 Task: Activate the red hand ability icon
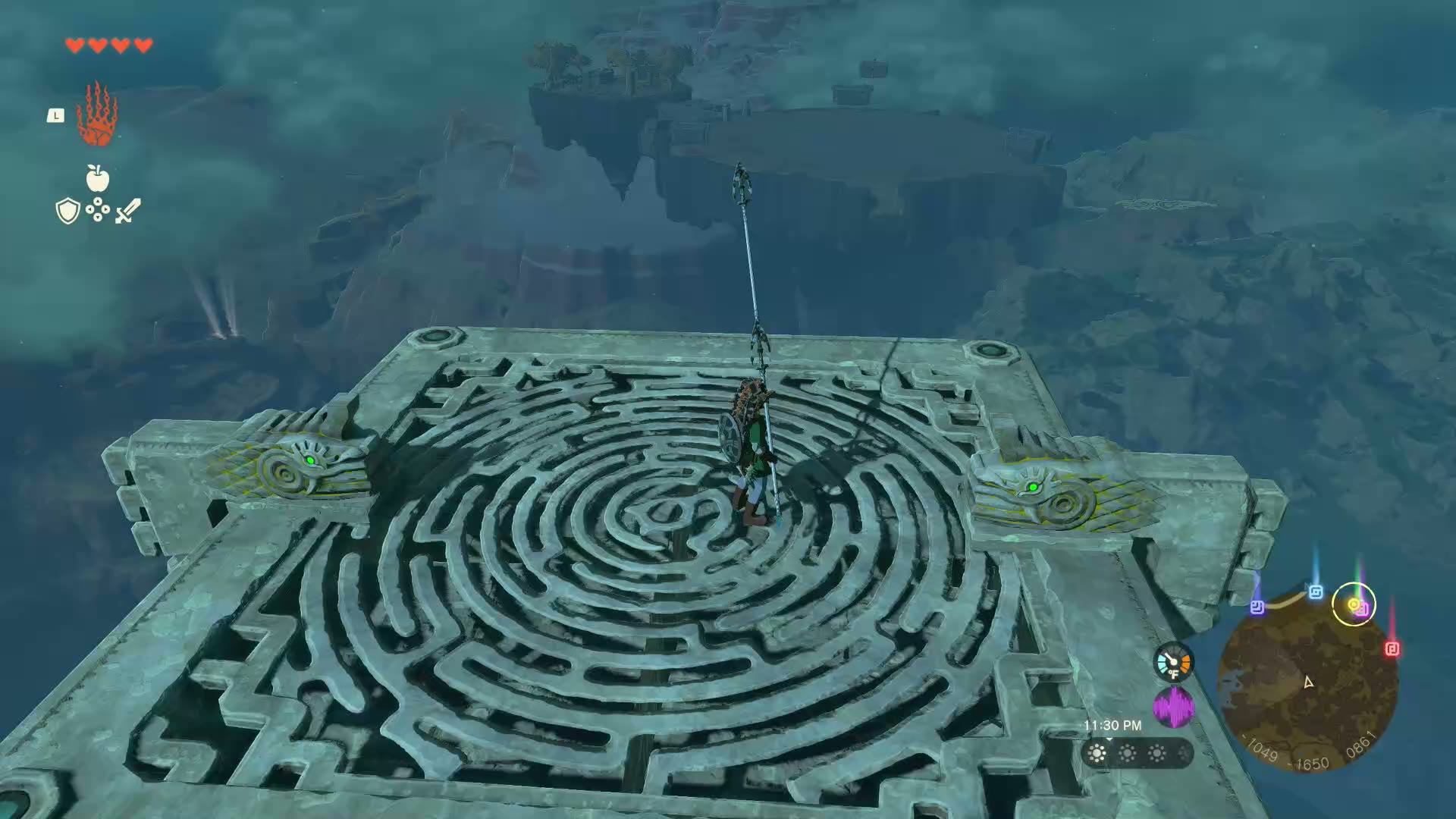pyautogui.click(x=97, y=116)
